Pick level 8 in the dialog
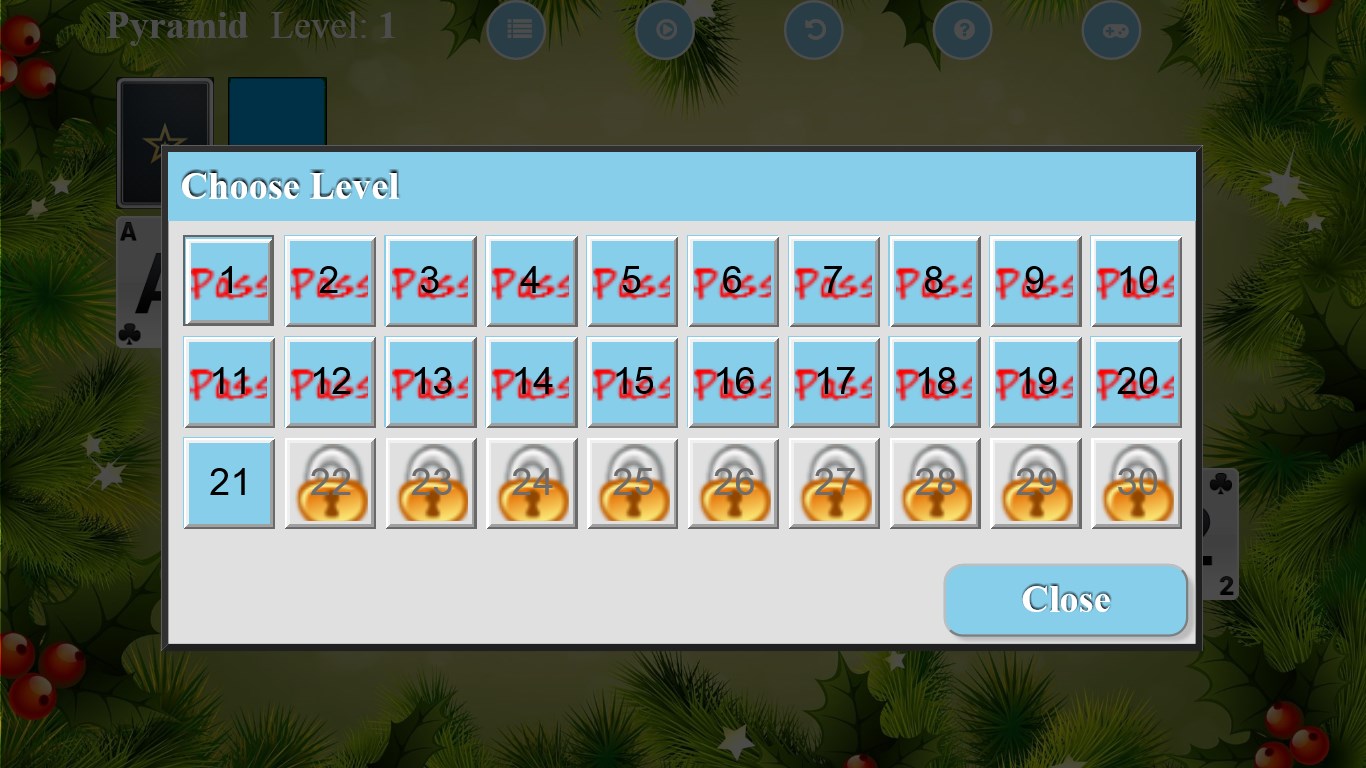The width and height of the screenshot is (1366, 768). coord(934,280)
